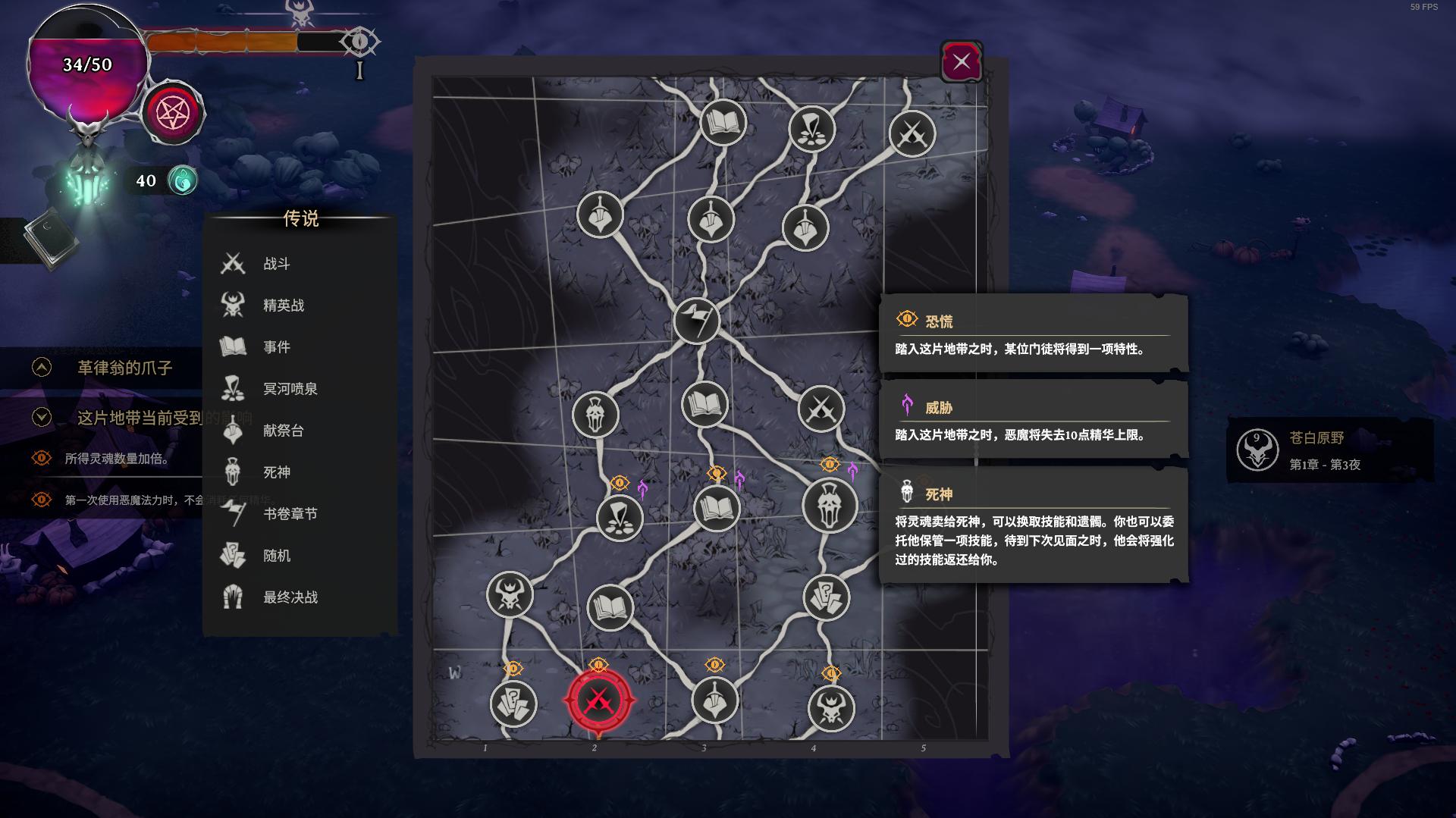This screenshot has width=1456, height=818.
Task: Click the soul counter showing 34/50
Action: [86, 65]
